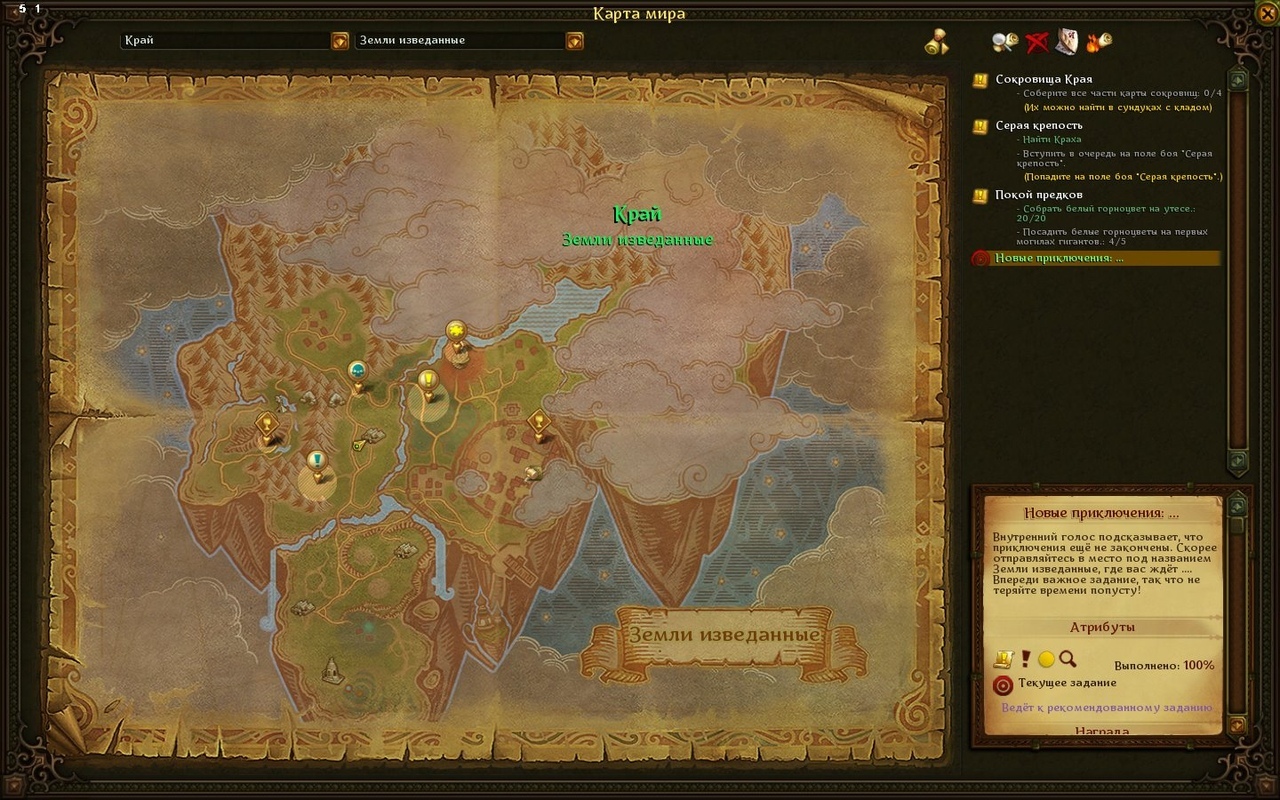Click the red target Текущее задание icon

(x=1002, y=685)
